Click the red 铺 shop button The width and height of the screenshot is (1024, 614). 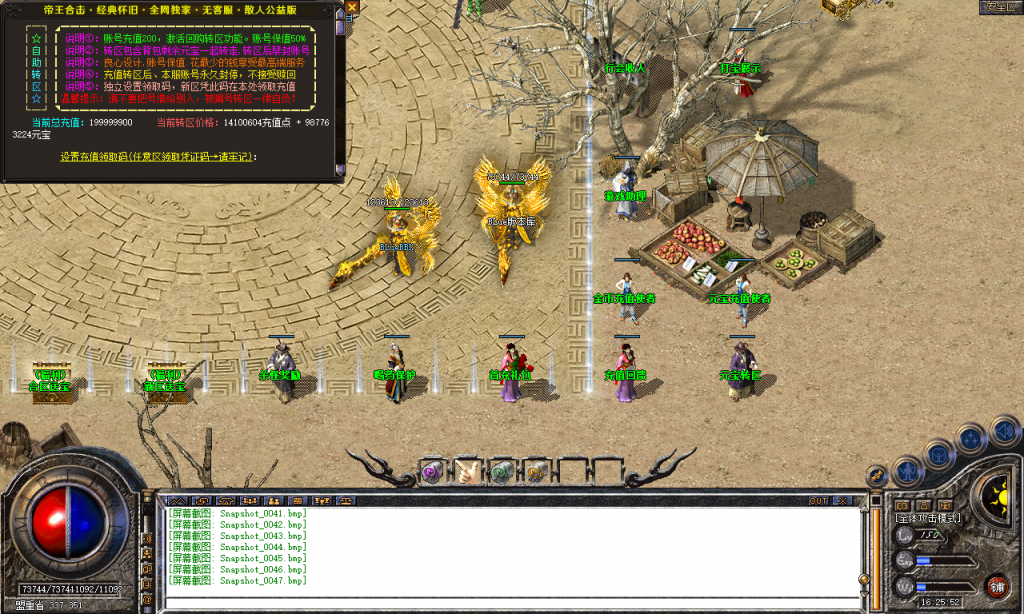pyautogui.click(x=996, y=586)
